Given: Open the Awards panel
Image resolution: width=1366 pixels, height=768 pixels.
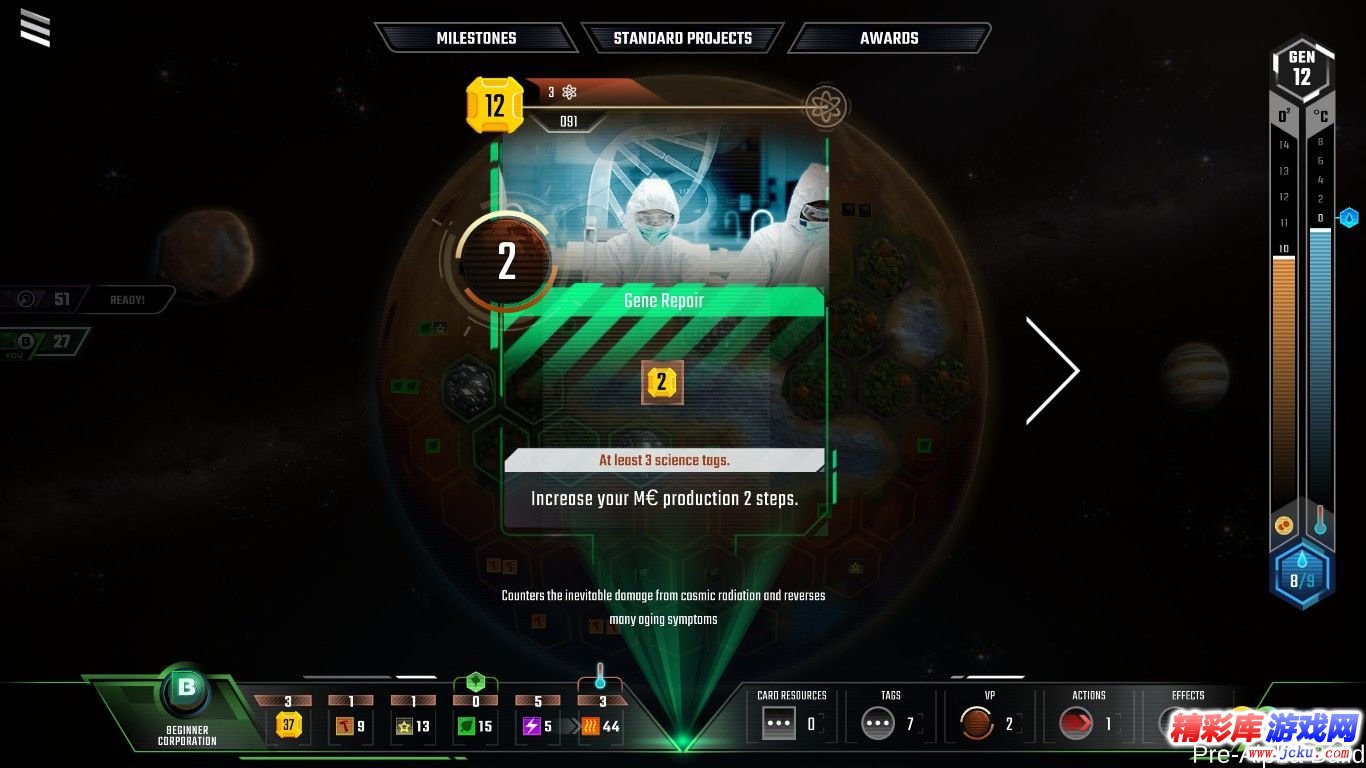Looking at the screenshot, I should (889, 38).
